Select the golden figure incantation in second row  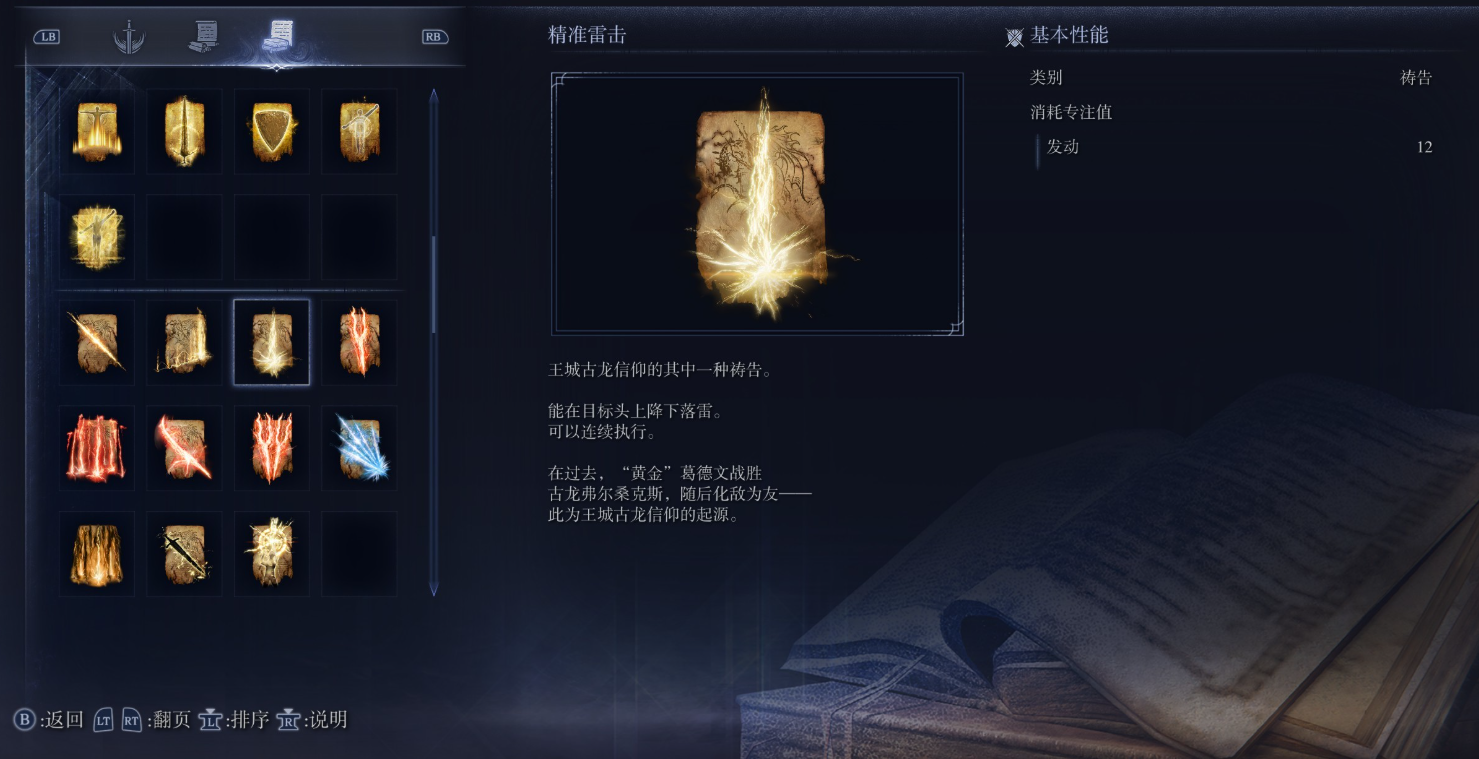96,236
